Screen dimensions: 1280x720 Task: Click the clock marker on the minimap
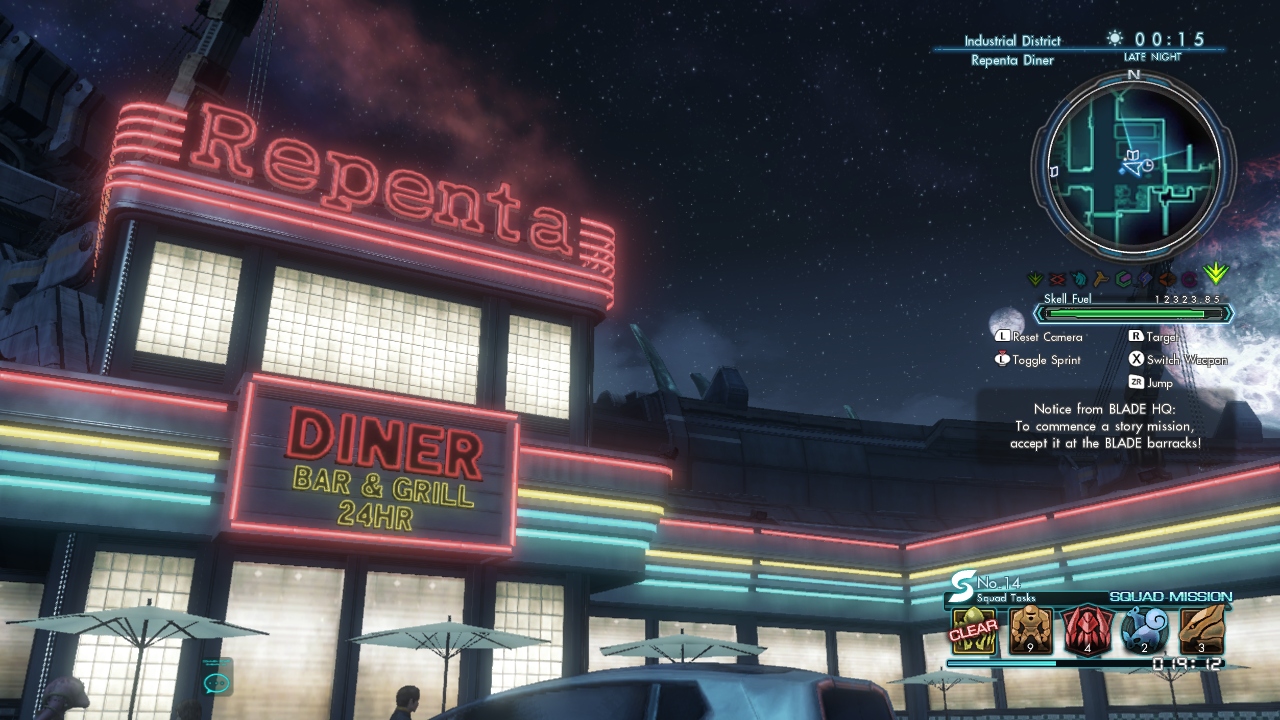point(1147,166)
